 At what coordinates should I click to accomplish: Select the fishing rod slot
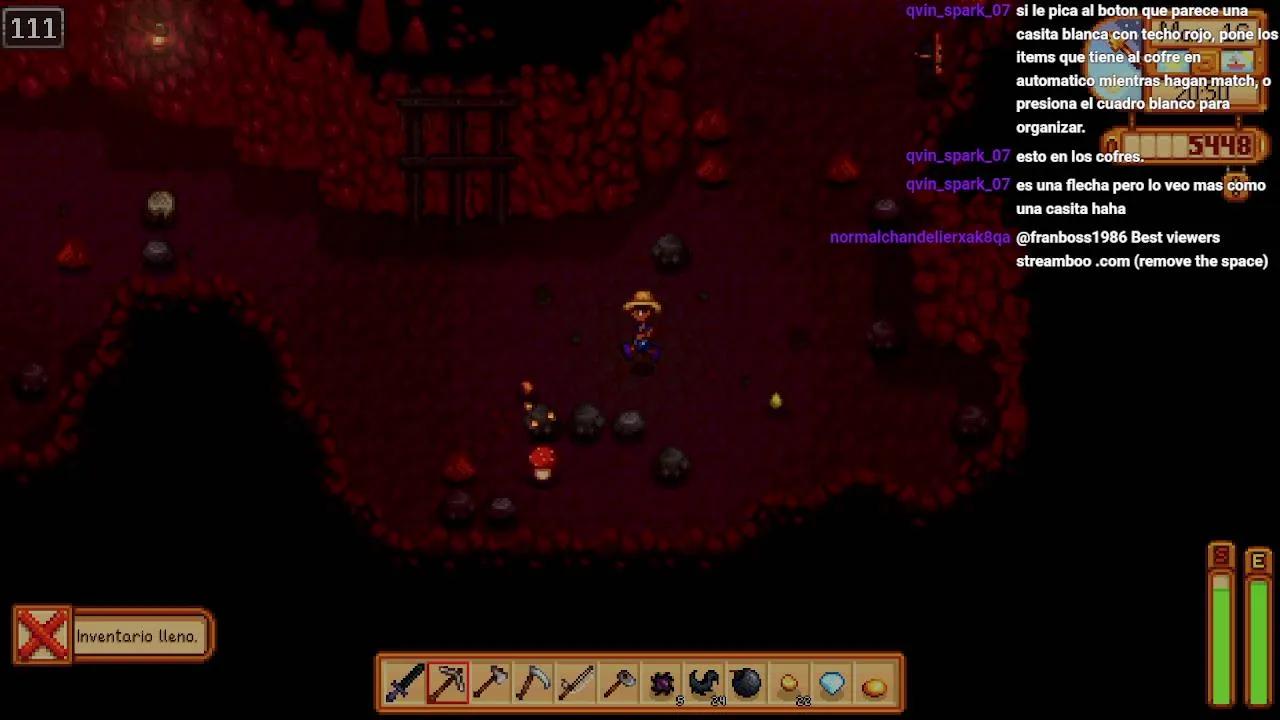click(577, 684)
